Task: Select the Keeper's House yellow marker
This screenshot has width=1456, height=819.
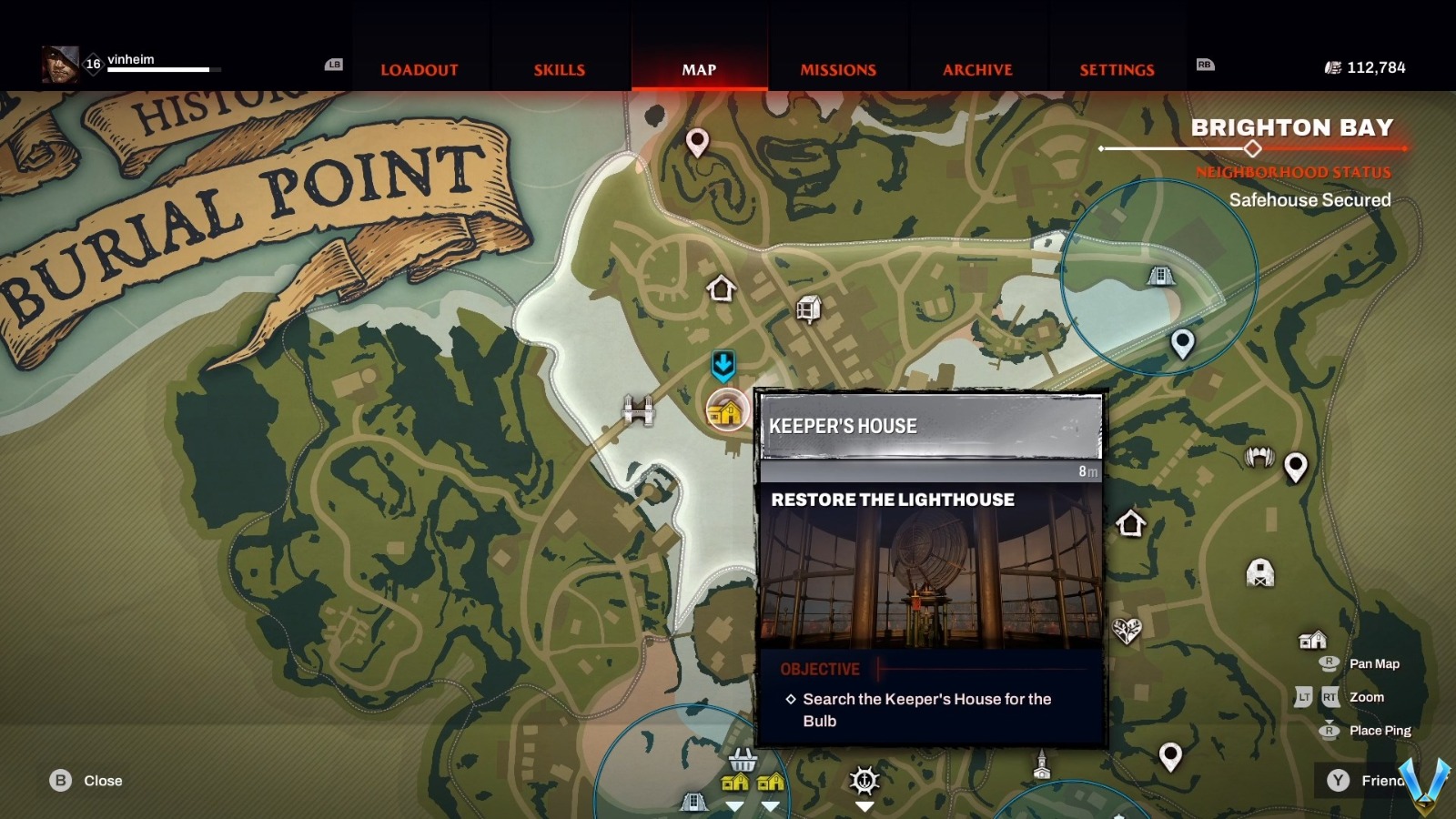Action: (726, 410)
